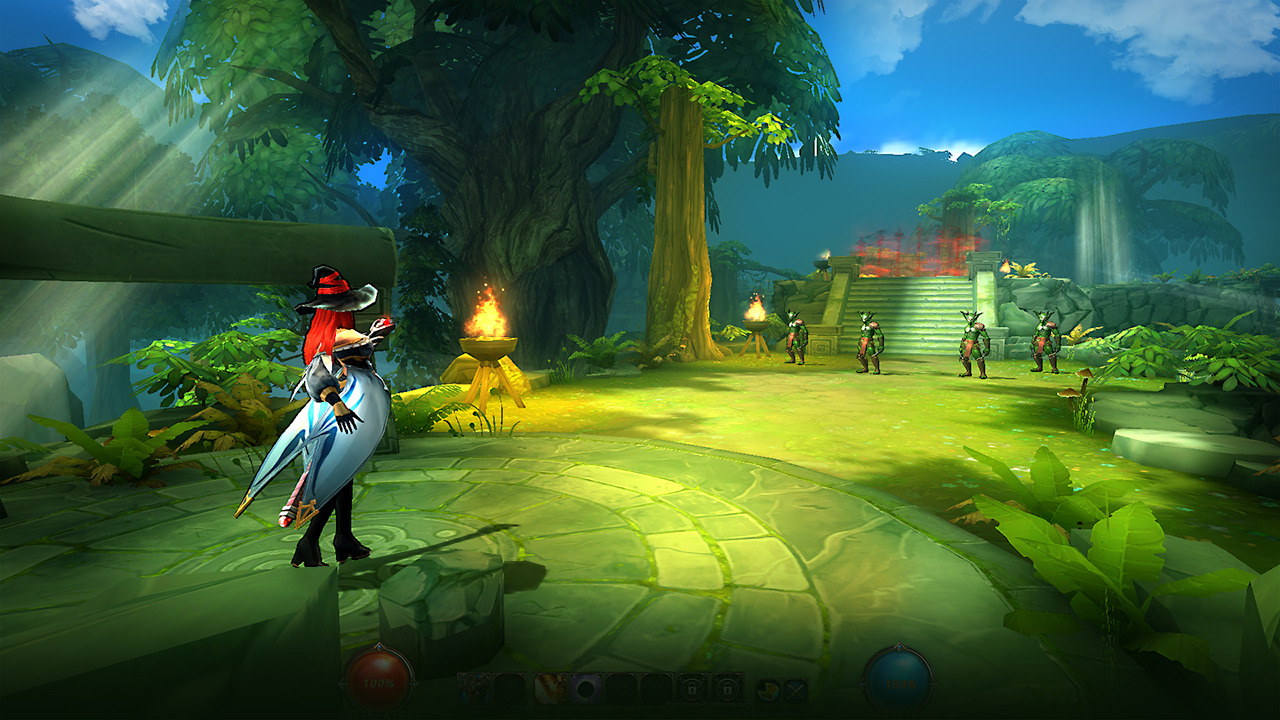Click the yellow and blue wing icon
The width and height of the screenshot is (1280, 720).
click(768, 689)
